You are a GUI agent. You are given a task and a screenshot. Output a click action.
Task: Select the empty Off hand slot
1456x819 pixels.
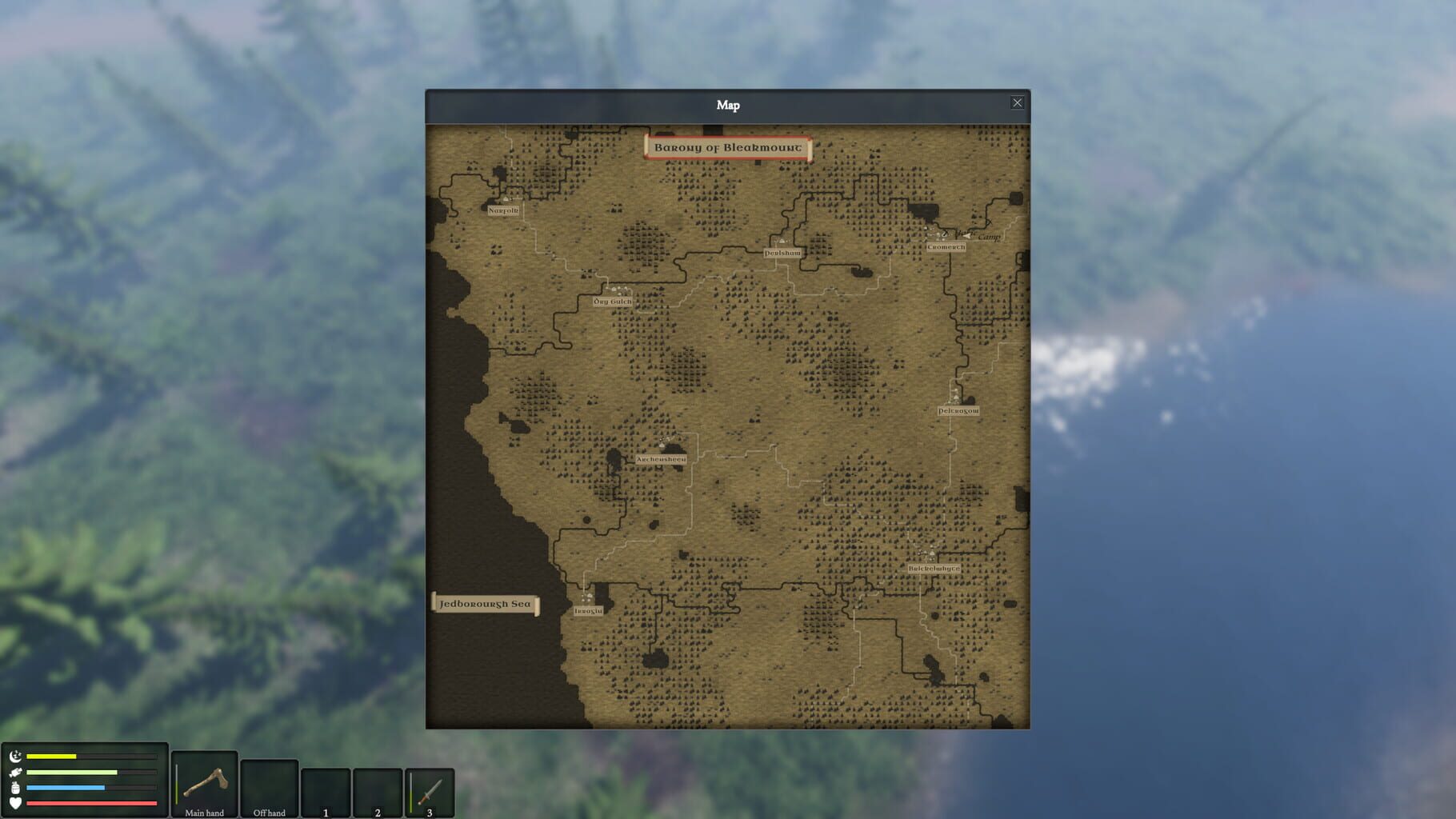(268, 786)
